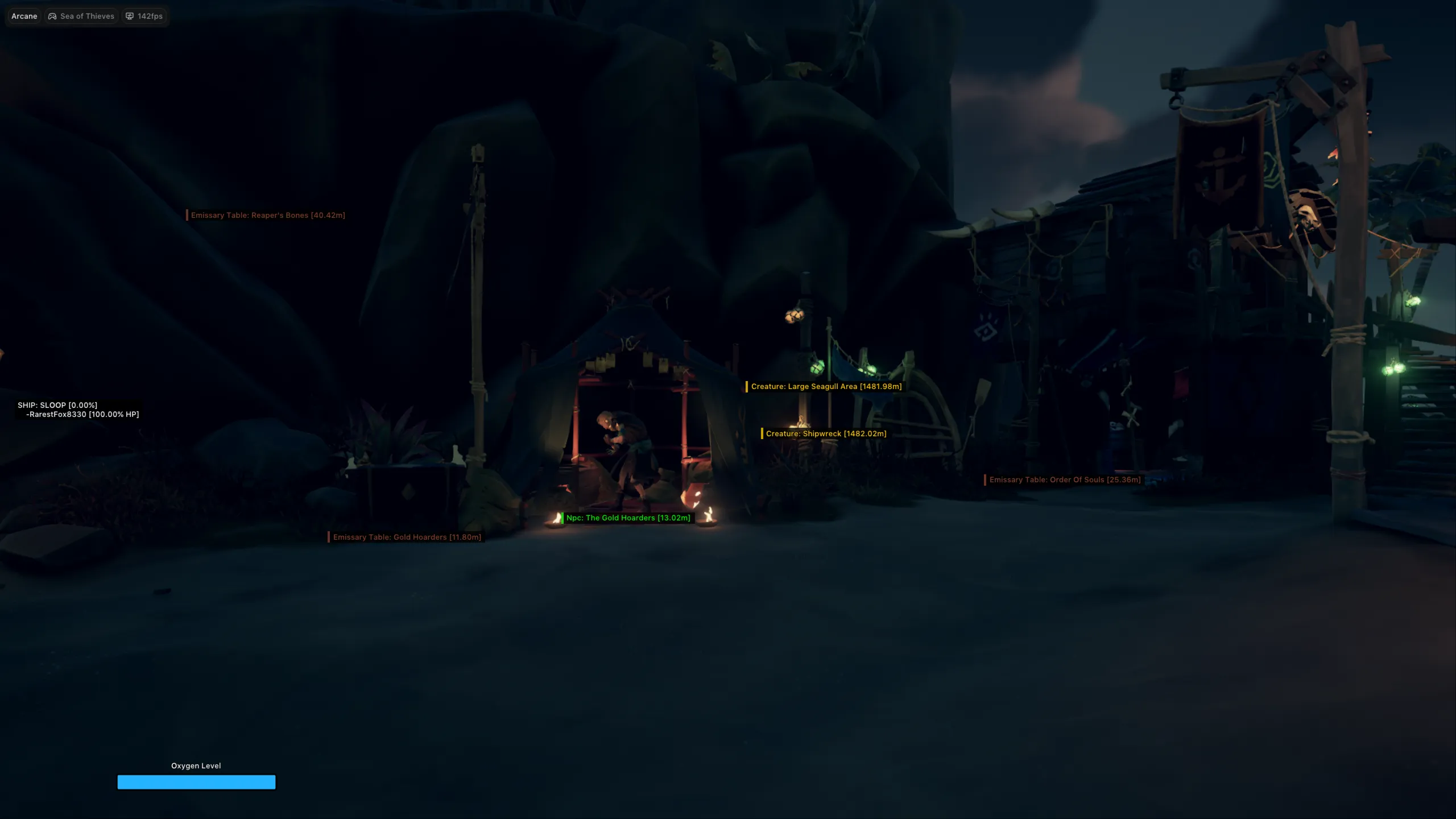
Task: Click the blue Oxygen Level bar
Action: coord(196,782)
